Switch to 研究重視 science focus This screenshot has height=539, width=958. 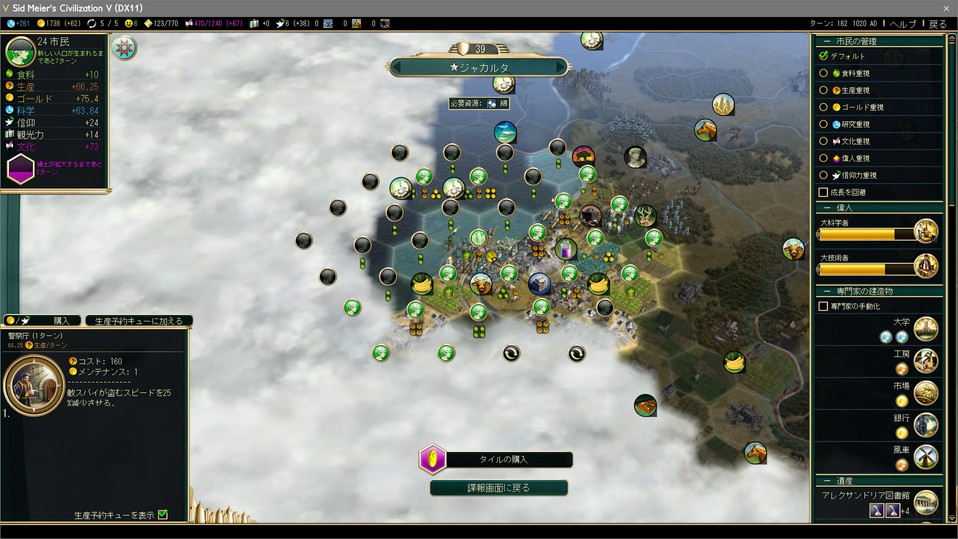point(824,124)
